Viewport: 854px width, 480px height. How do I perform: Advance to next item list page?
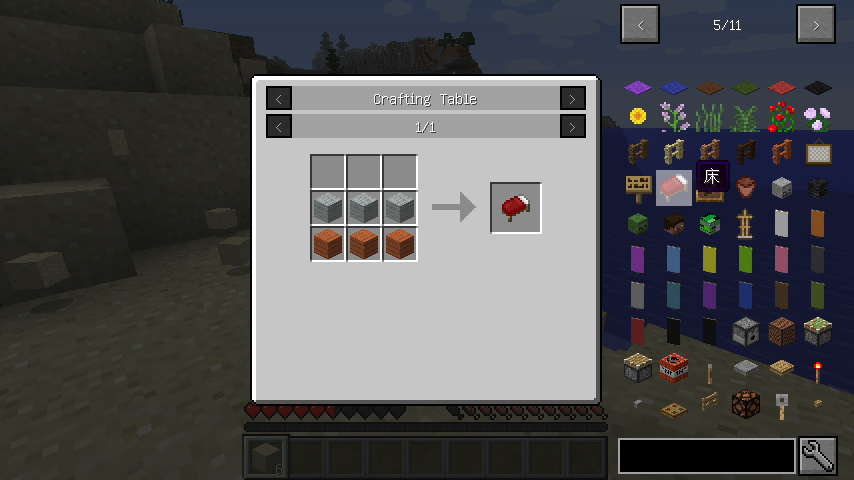pos(816,25)
